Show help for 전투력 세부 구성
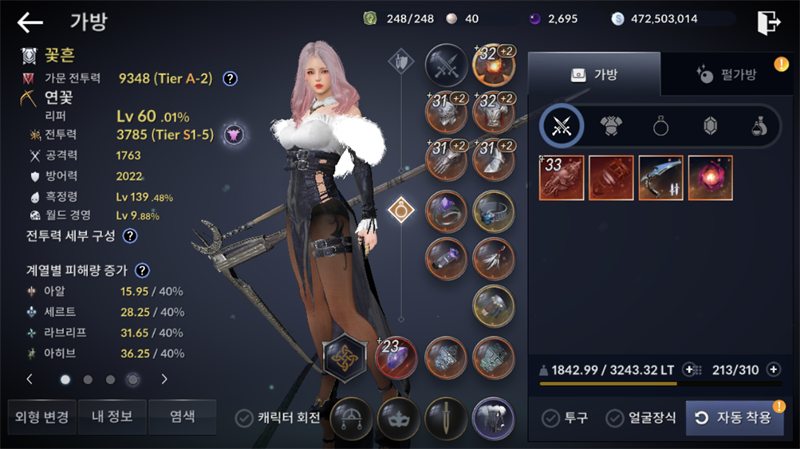The height and width of the screenshot is (449, 800). click(x=130, y=236)
